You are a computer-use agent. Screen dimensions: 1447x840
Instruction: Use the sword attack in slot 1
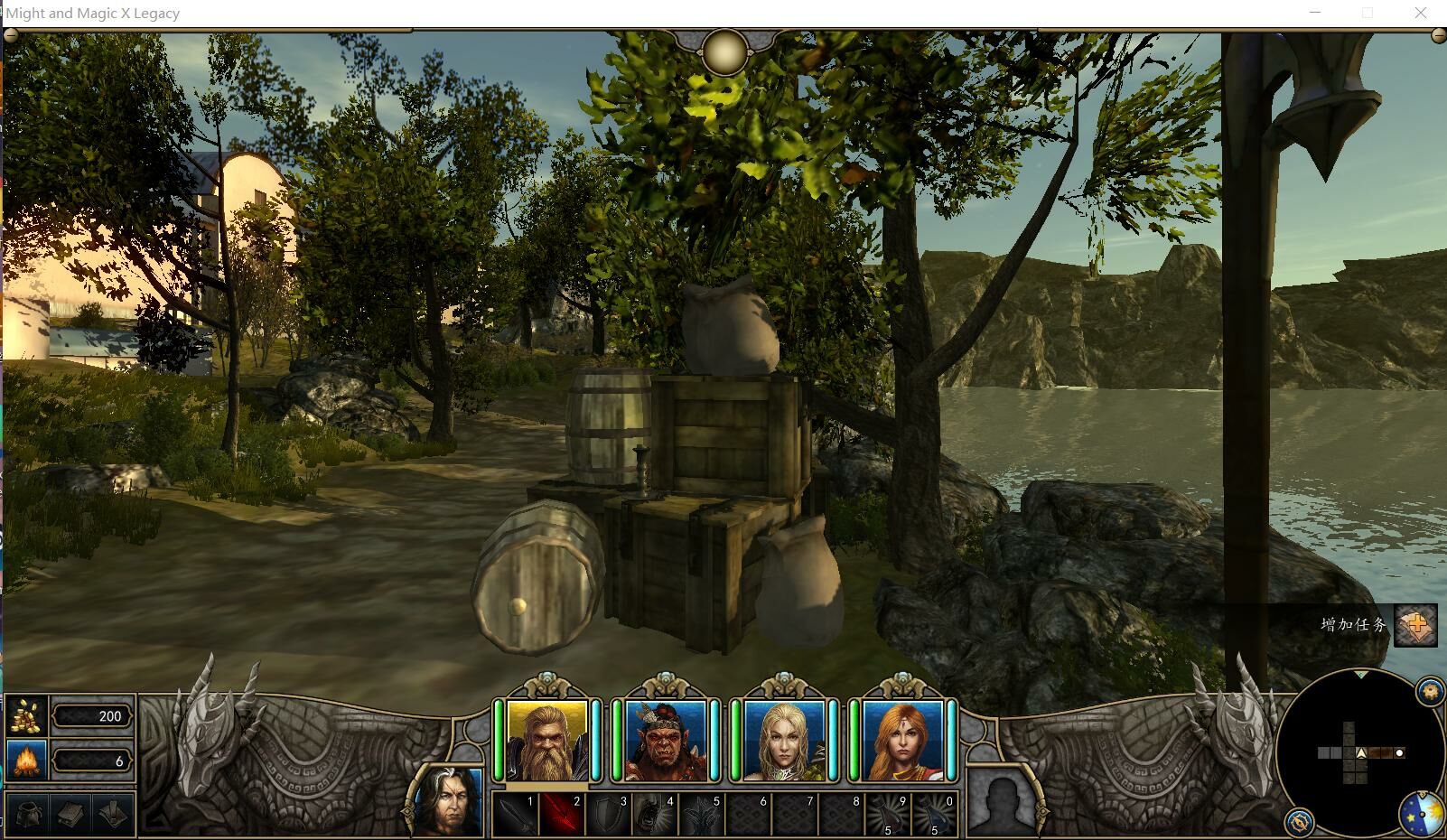tap(516, 815)
